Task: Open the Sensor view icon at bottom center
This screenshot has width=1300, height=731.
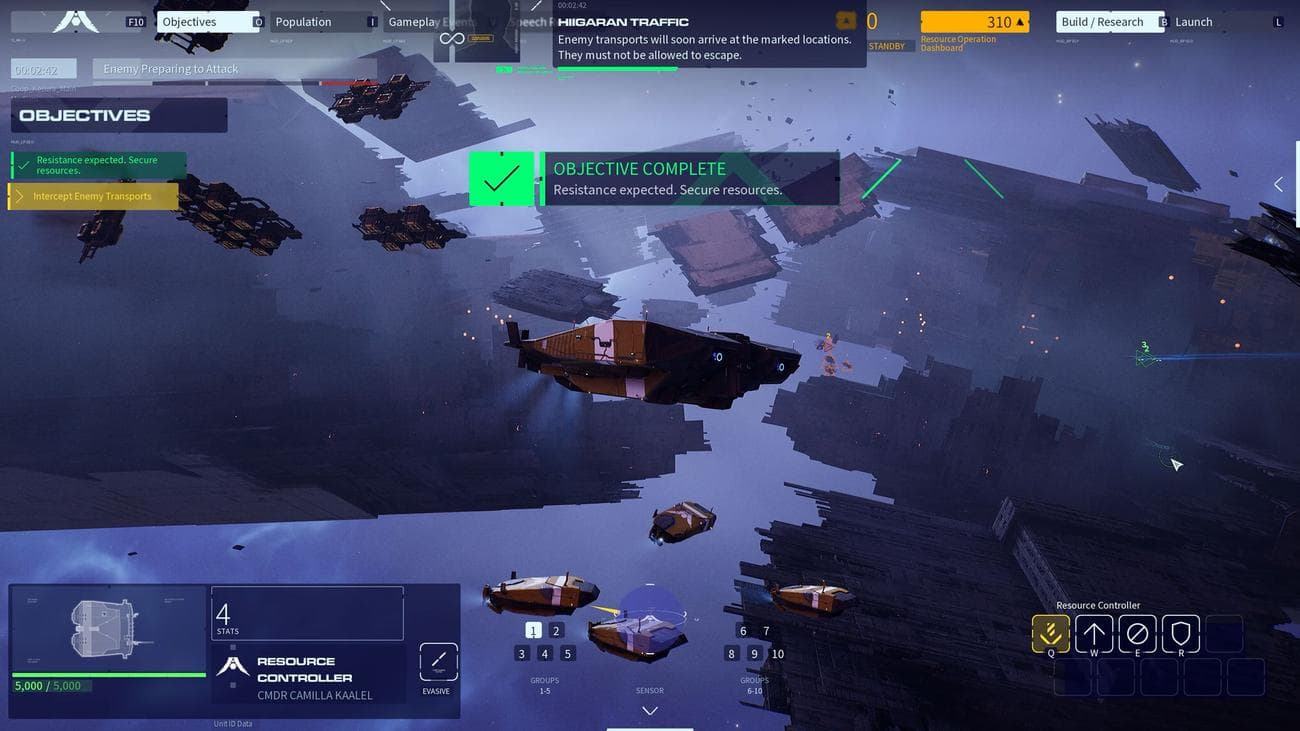Action: (649, 690)
